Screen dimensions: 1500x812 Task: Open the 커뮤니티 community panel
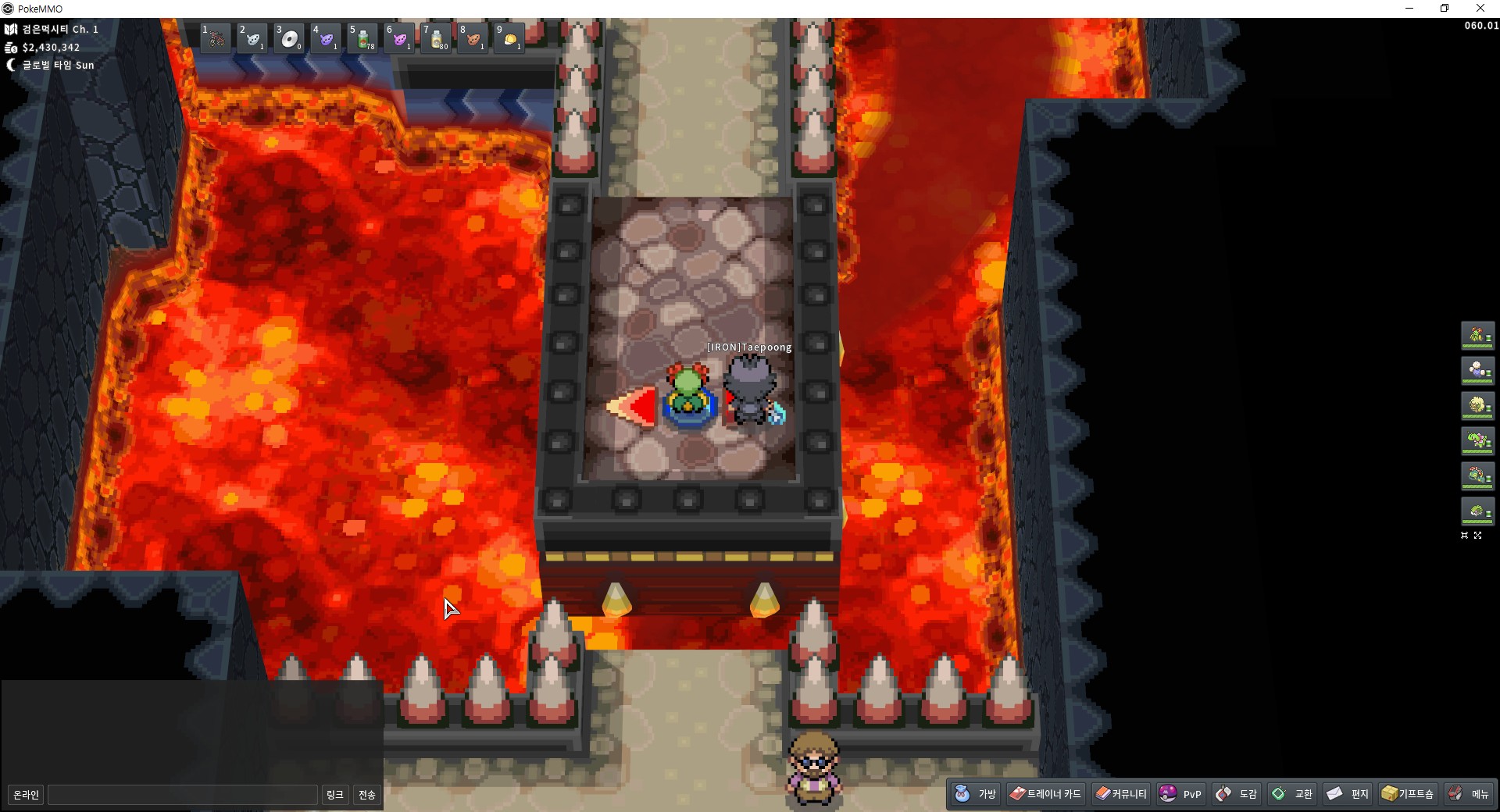click(x=1121, y=794)
